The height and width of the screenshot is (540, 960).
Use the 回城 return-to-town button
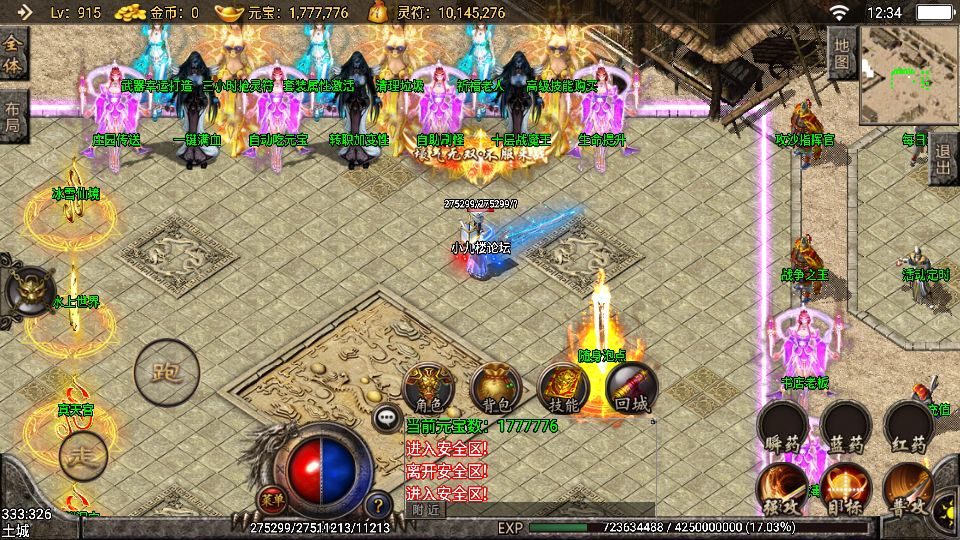632,389
